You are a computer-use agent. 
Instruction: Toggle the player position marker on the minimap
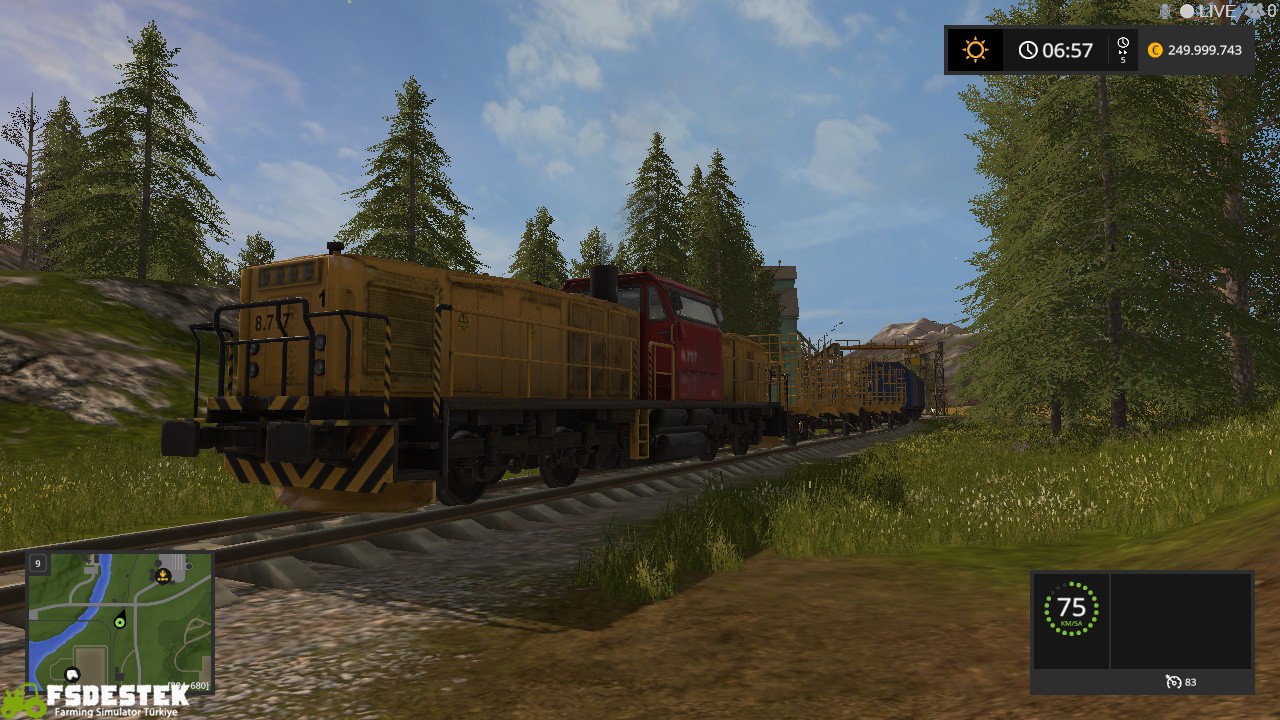point(120,621)
